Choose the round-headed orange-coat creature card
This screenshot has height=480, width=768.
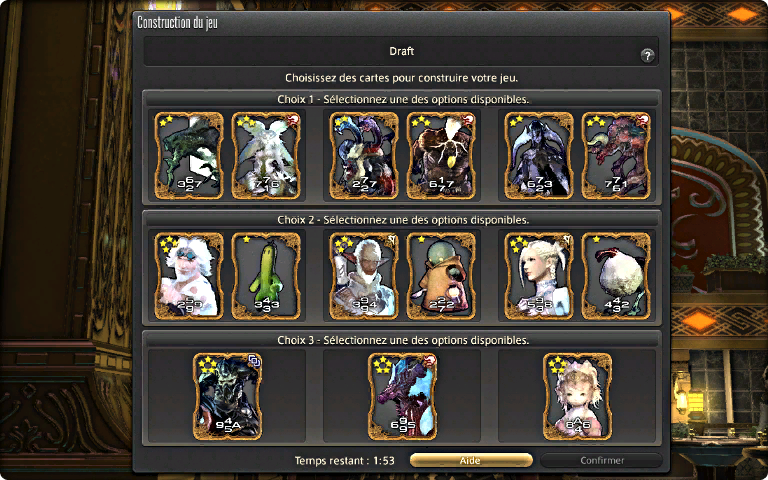[x=441, y=275]
